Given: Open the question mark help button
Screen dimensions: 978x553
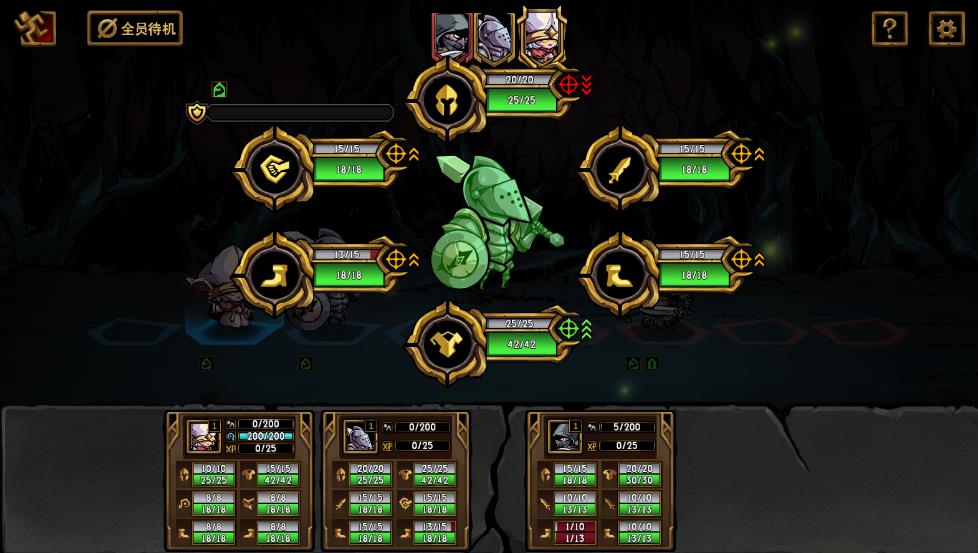Looking at the screenshot, I should coord(889,28).
